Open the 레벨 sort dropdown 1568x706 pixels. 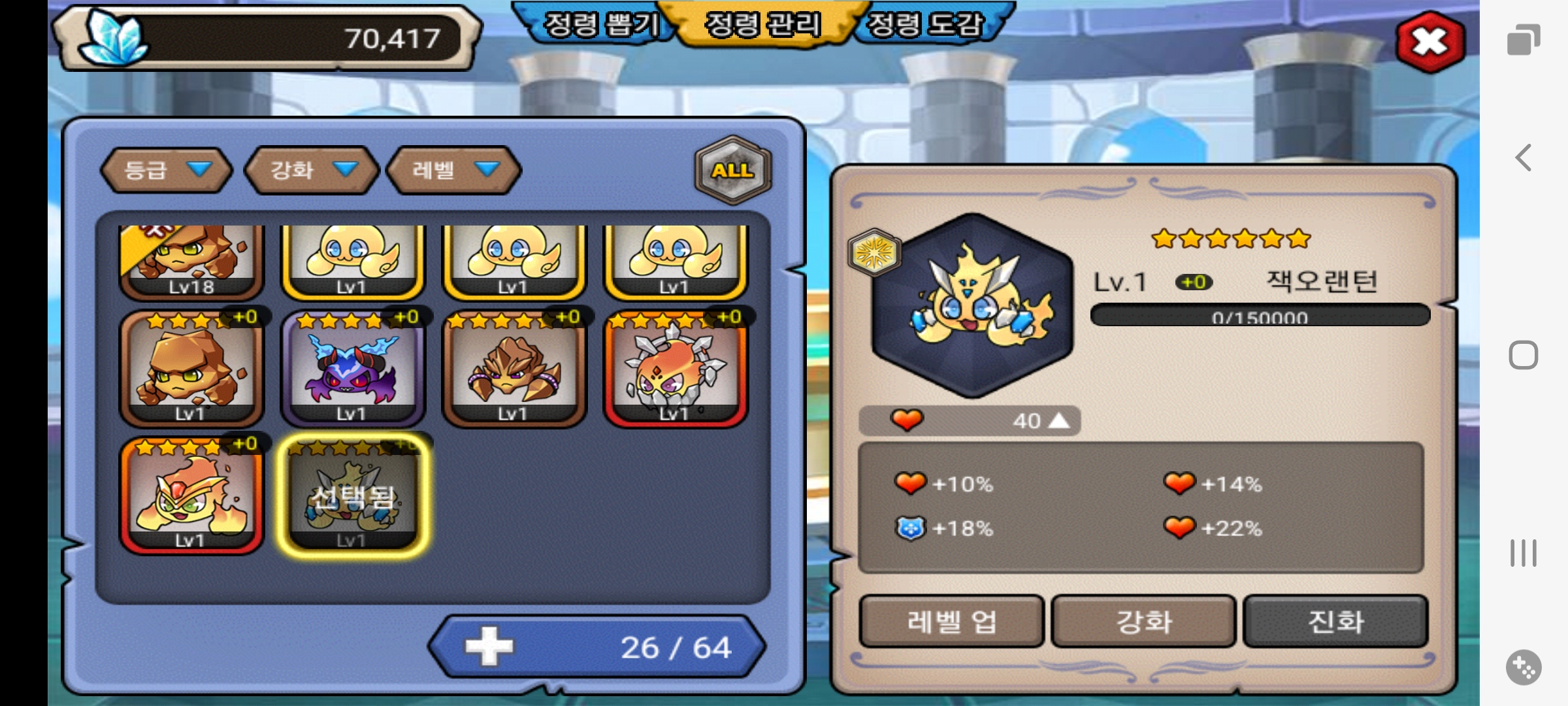point(454,170)
